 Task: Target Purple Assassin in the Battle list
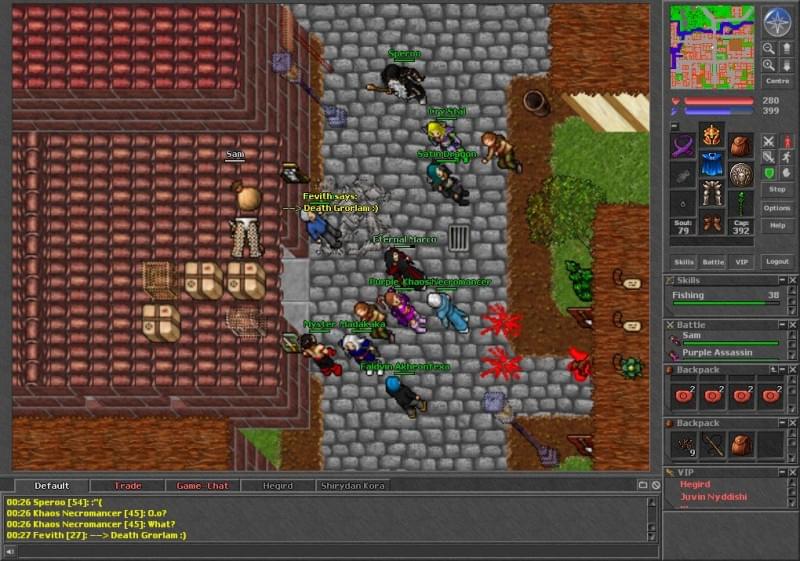[x=717, y=353]
